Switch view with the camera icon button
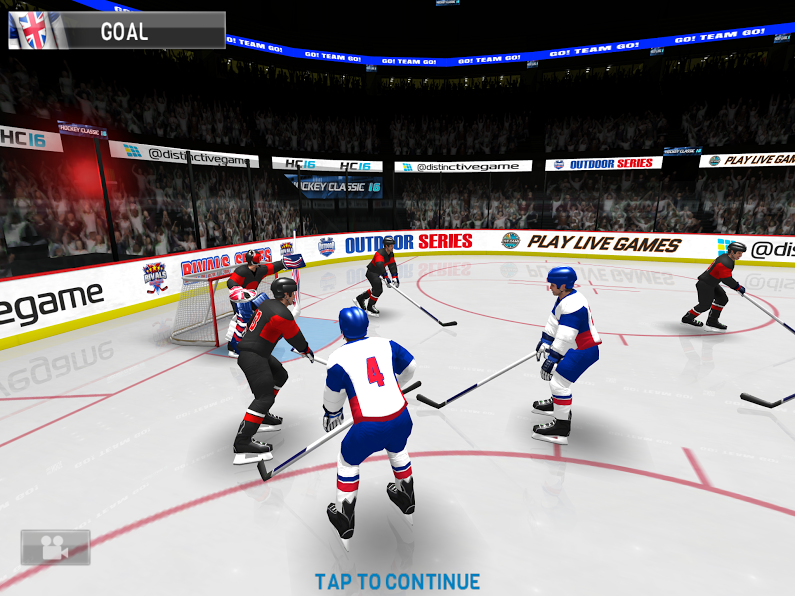Screen dimensions: 795x596 (55, 547)
